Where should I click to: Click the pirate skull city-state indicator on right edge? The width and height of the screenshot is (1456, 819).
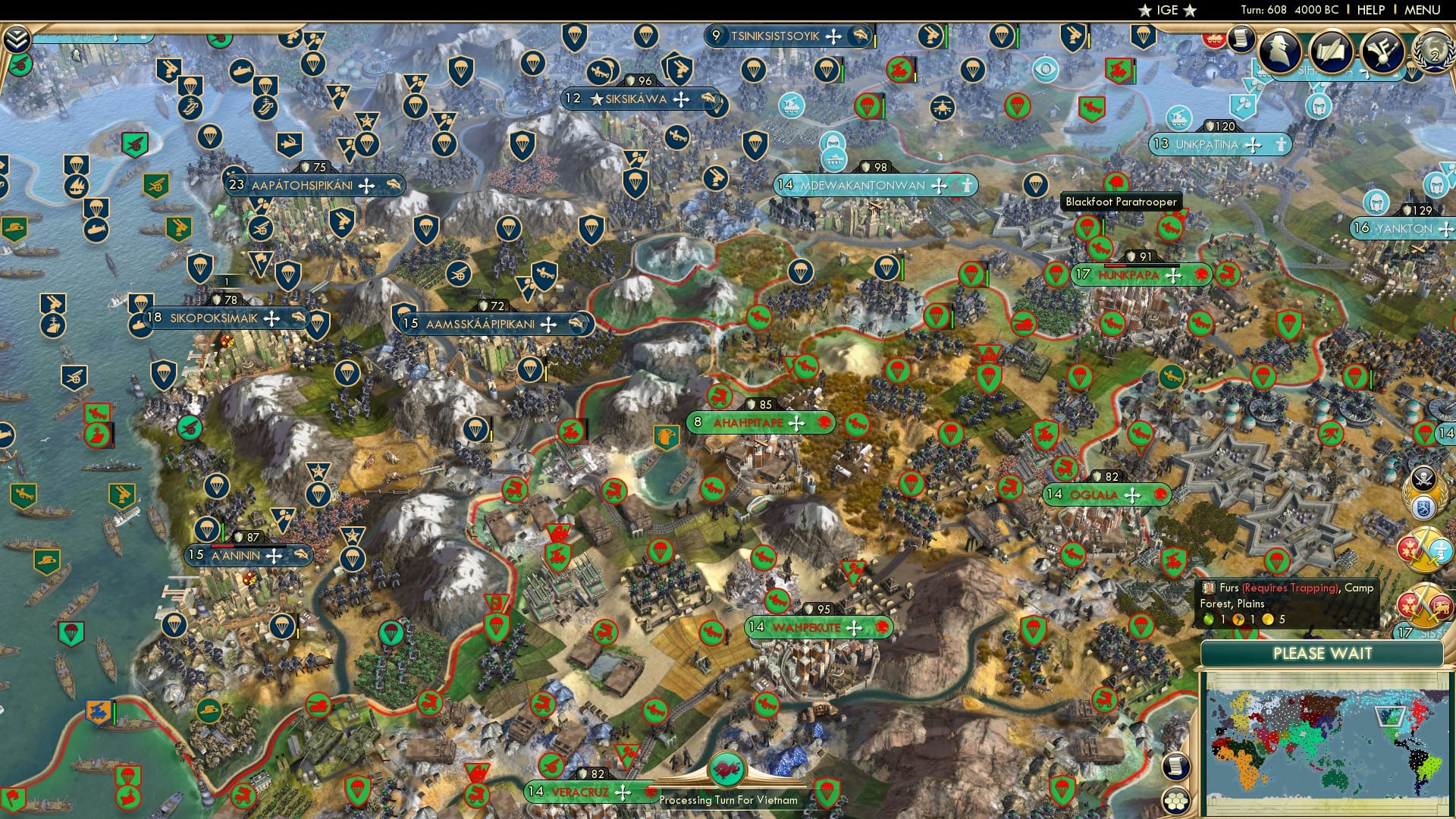coord(1424,479)
